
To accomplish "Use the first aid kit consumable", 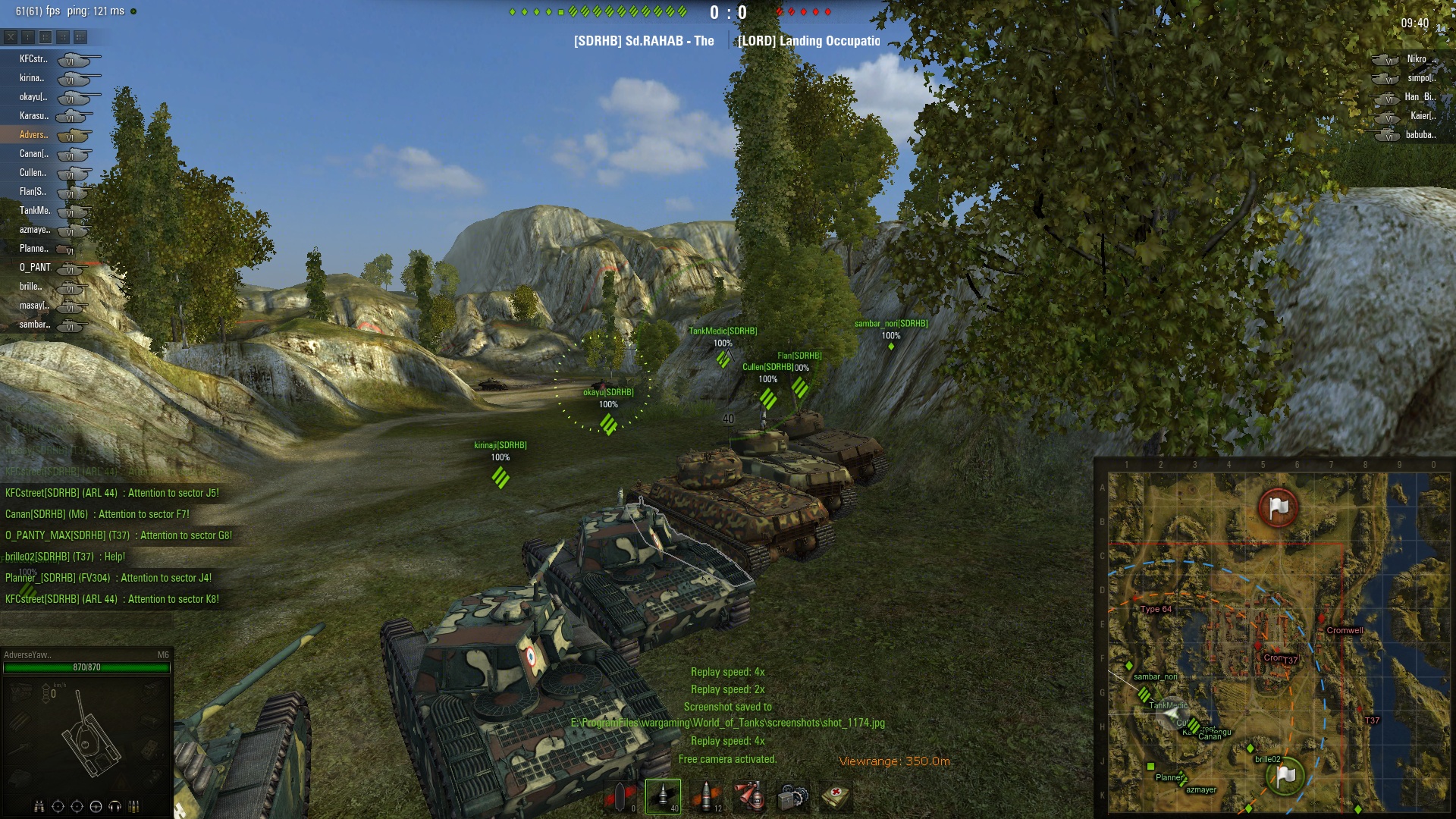I will coord(836,796).
